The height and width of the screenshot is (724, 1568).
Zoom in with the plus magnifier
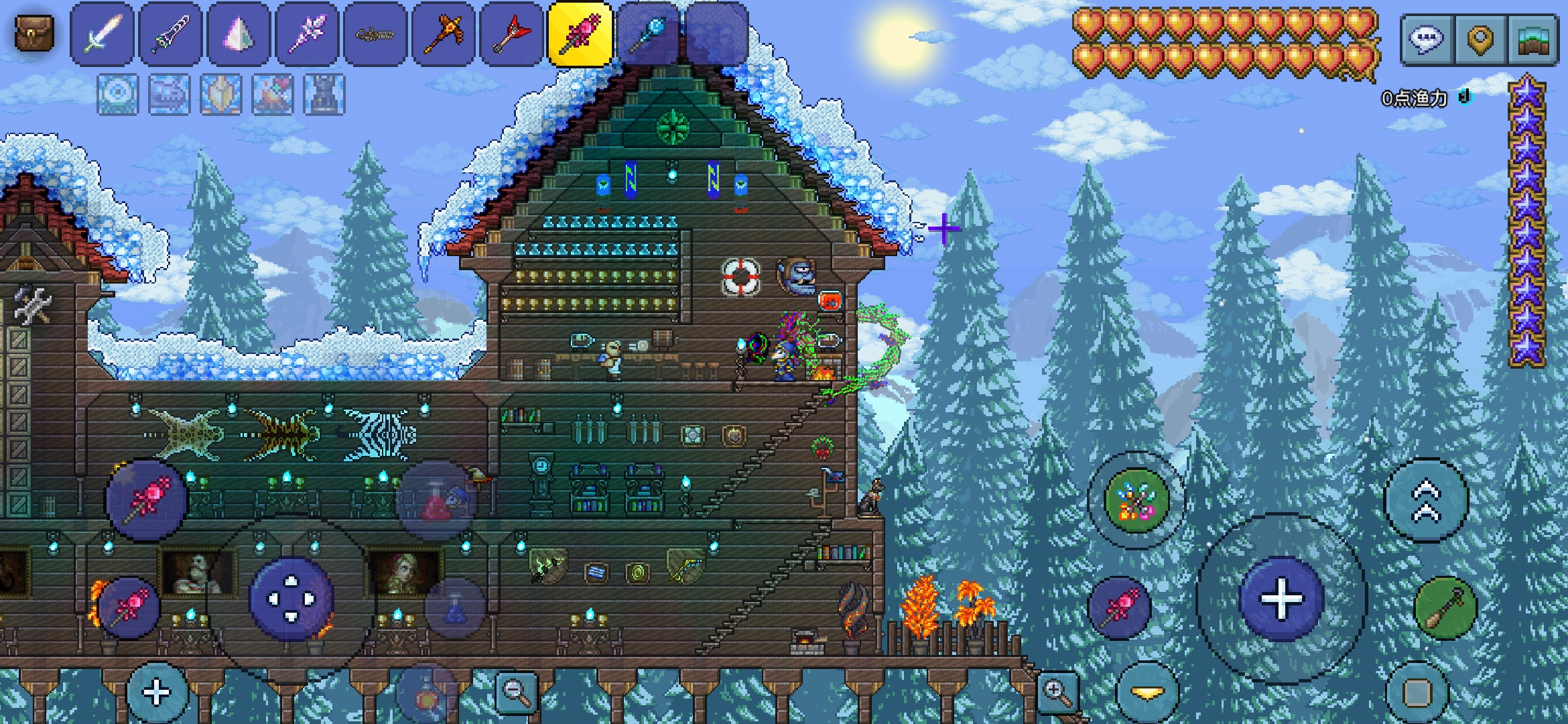coord(1057,692)
